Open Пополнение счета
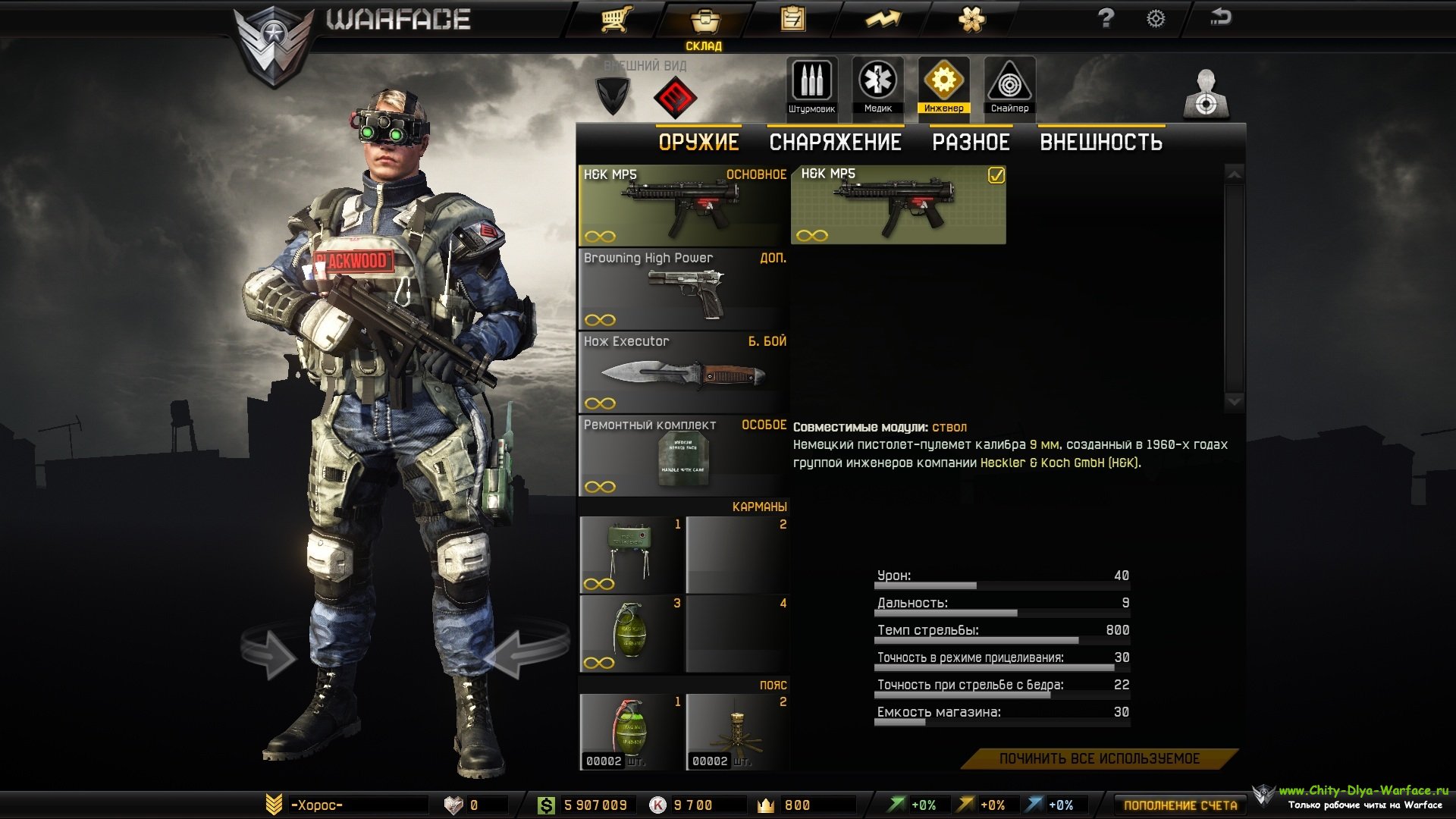This screenshot has height=819, width=1456. pos(1180,805)
